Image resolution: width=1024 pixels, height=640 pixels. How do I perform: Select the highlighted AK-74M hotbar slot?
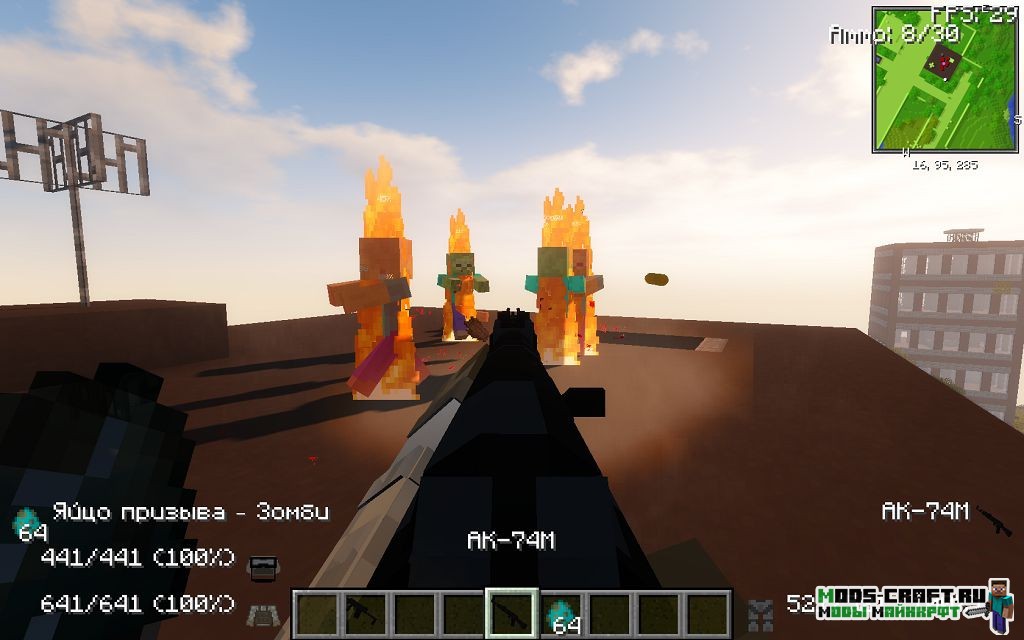[511, 611]
